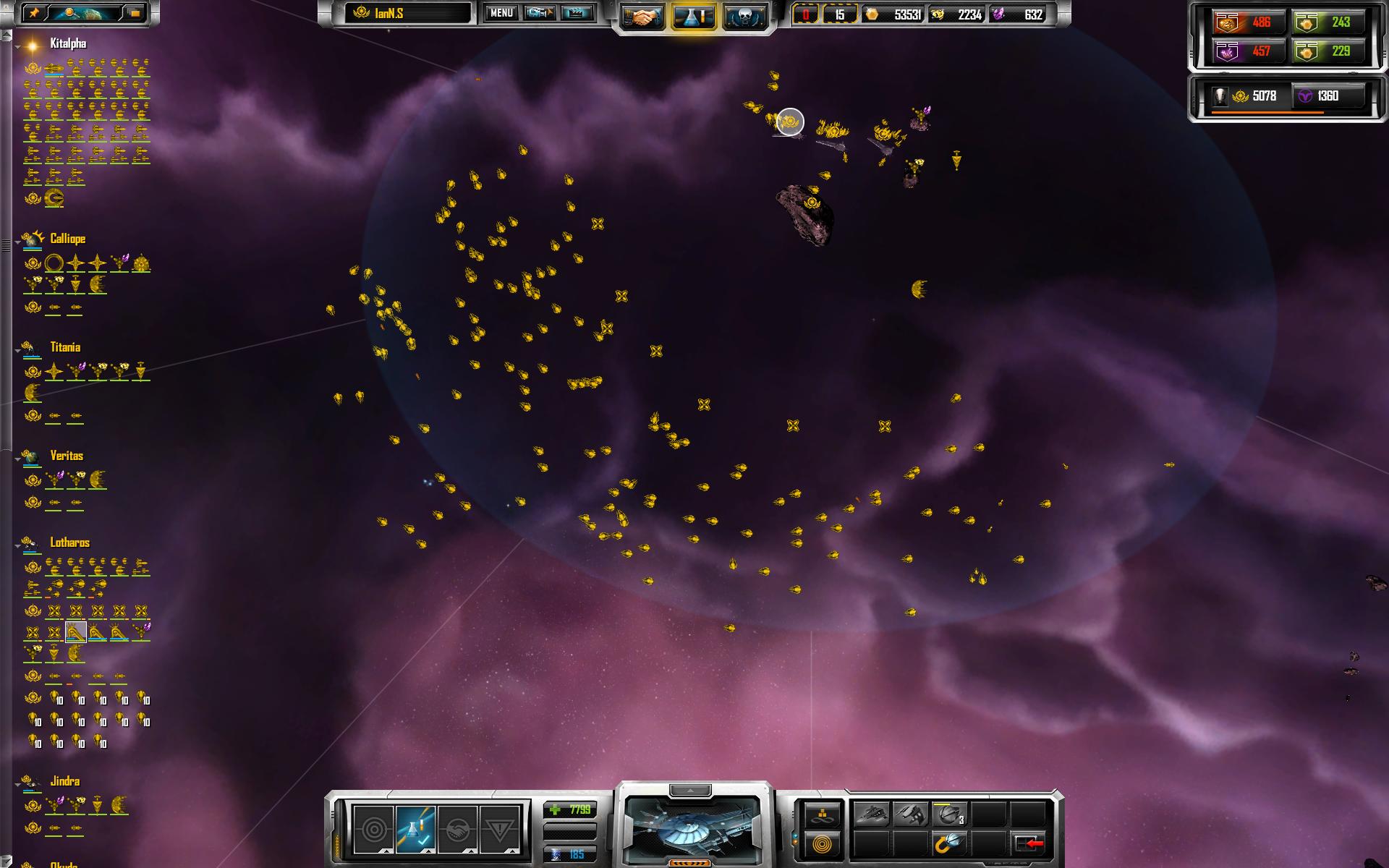Click the film clapperboard button
This screenshot has height=868, width=1389.
click(577, 13)
